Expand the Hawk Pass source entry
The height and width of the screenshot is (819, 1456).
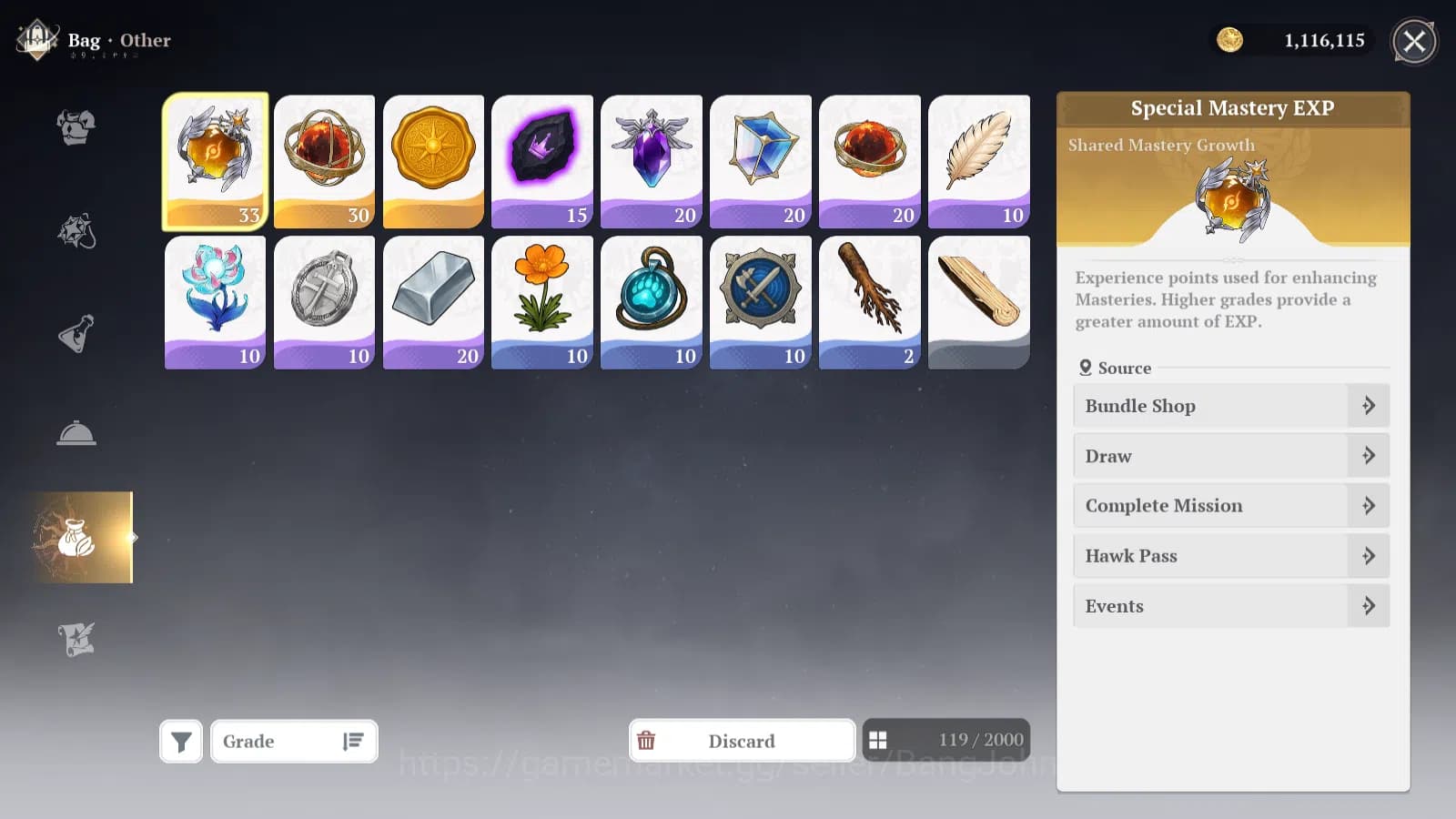pos(1230,555)
